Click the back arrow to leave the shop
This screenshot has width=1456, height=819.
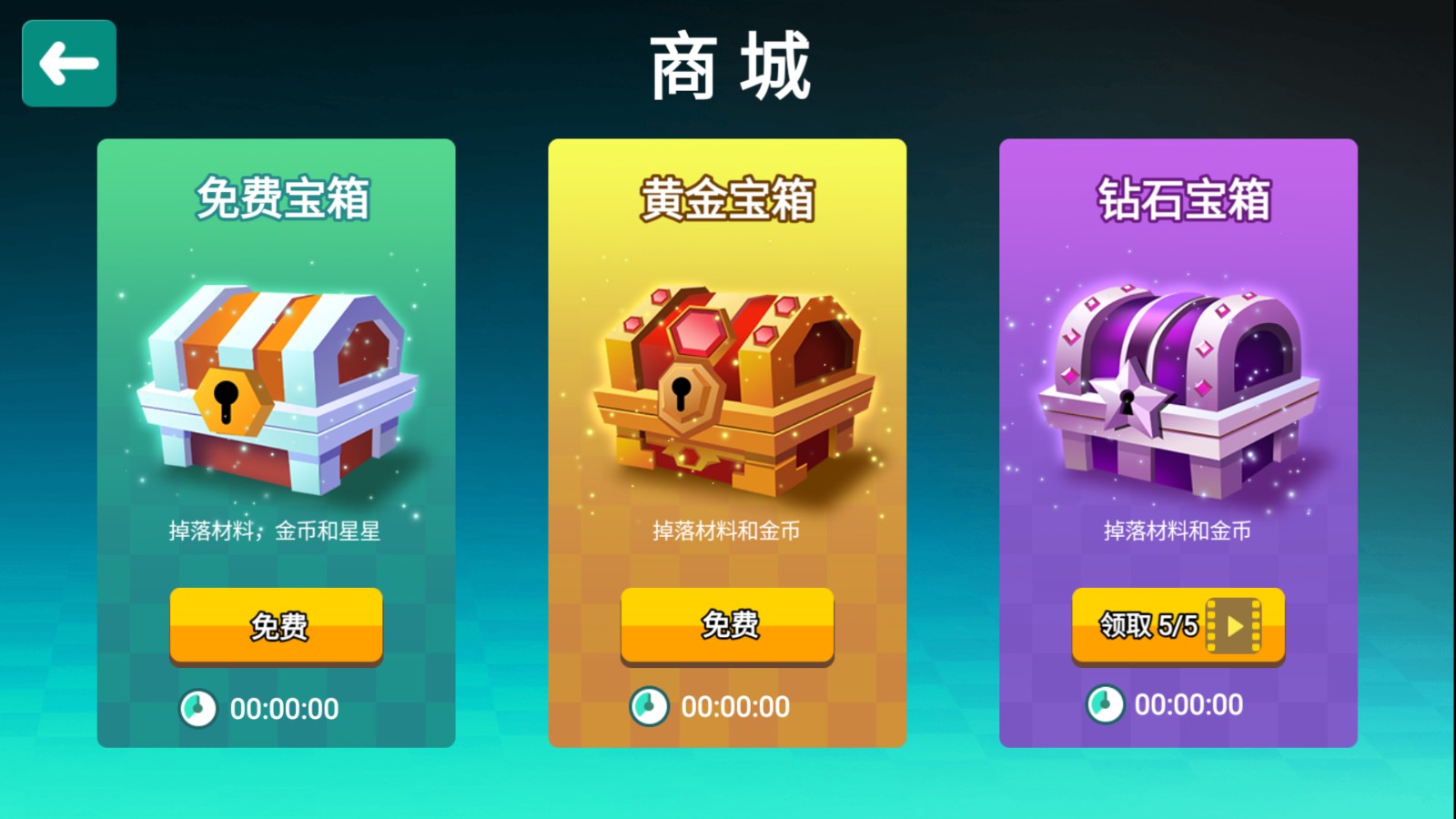pyautogui.click(x=68, y=64)
